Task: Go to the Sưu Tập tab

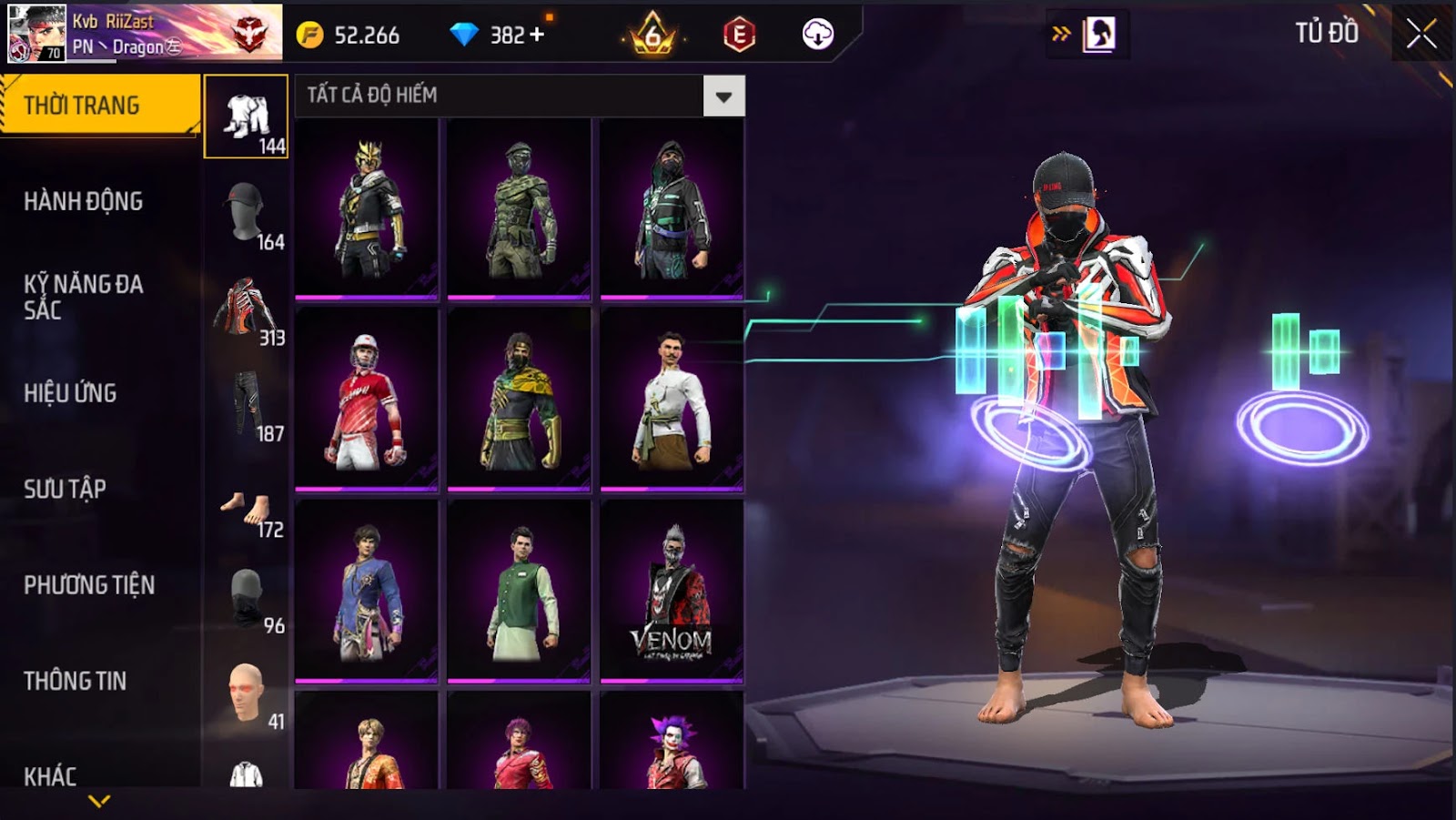Action: 66,489
